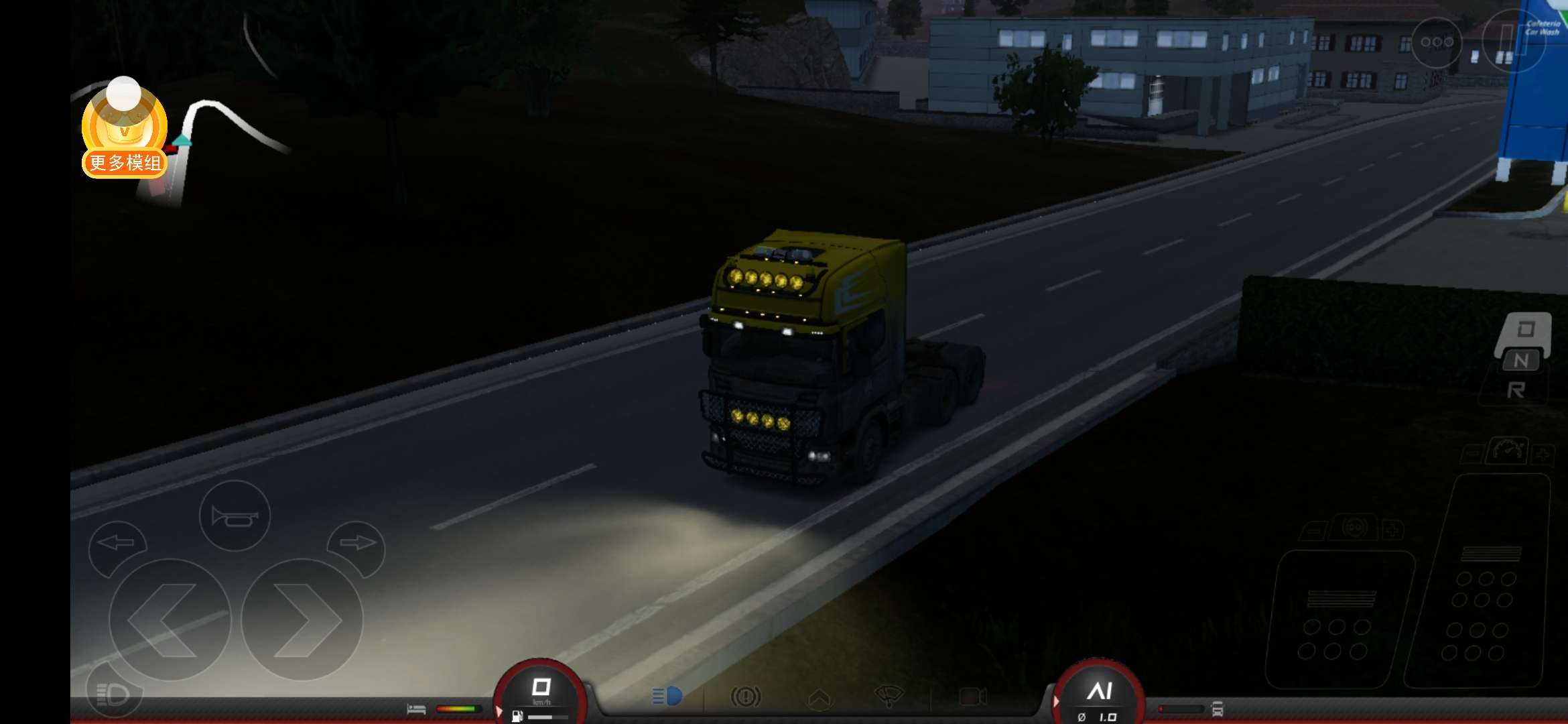Image resolution: width=1568 pixels, height=724 pixels.
Task: Engage the parking brake icon
Action: 745,697
